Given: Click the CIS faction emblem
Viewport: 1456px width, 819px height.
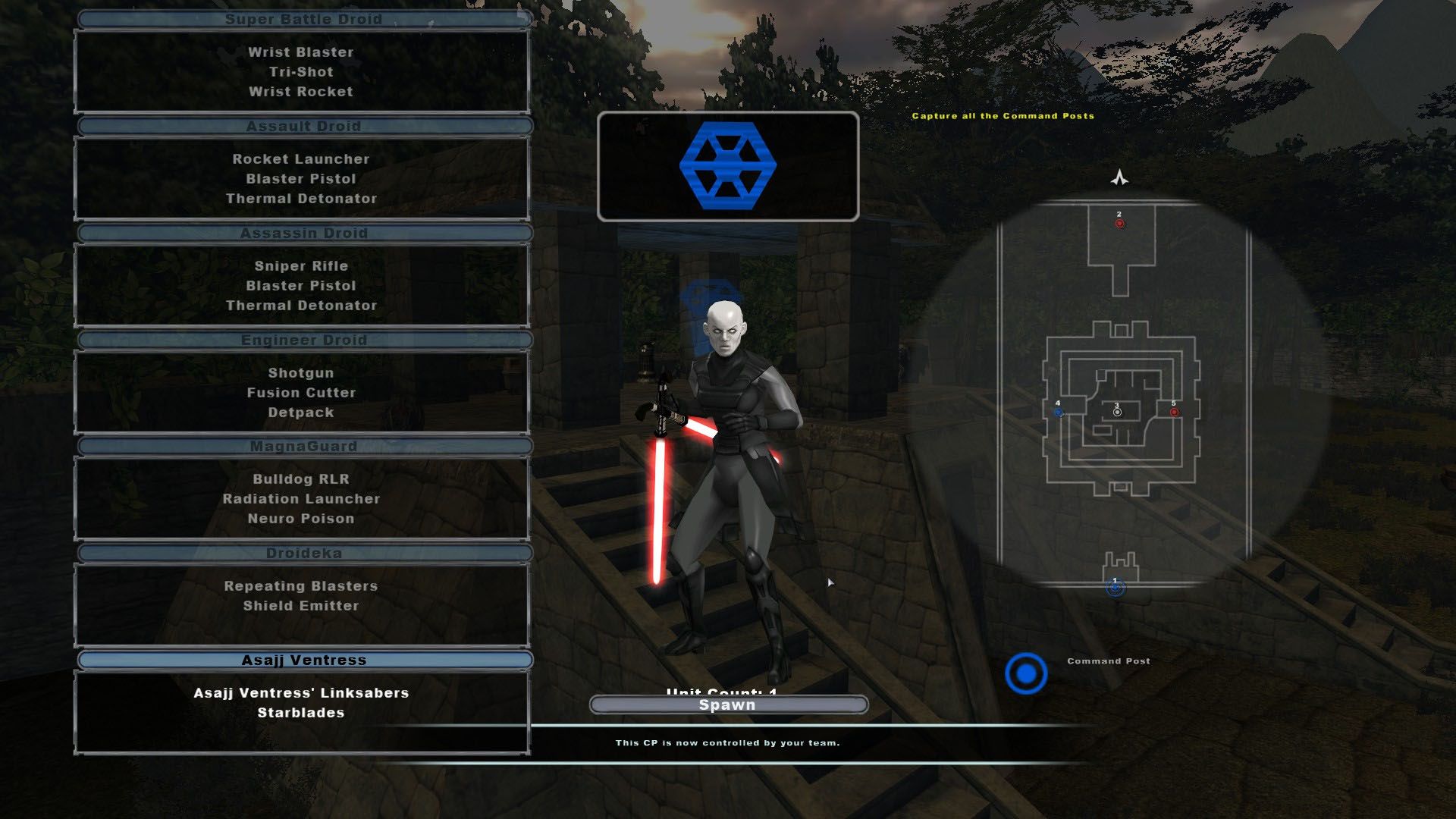Looking at the screenshot, I should [x=727, y=166].
